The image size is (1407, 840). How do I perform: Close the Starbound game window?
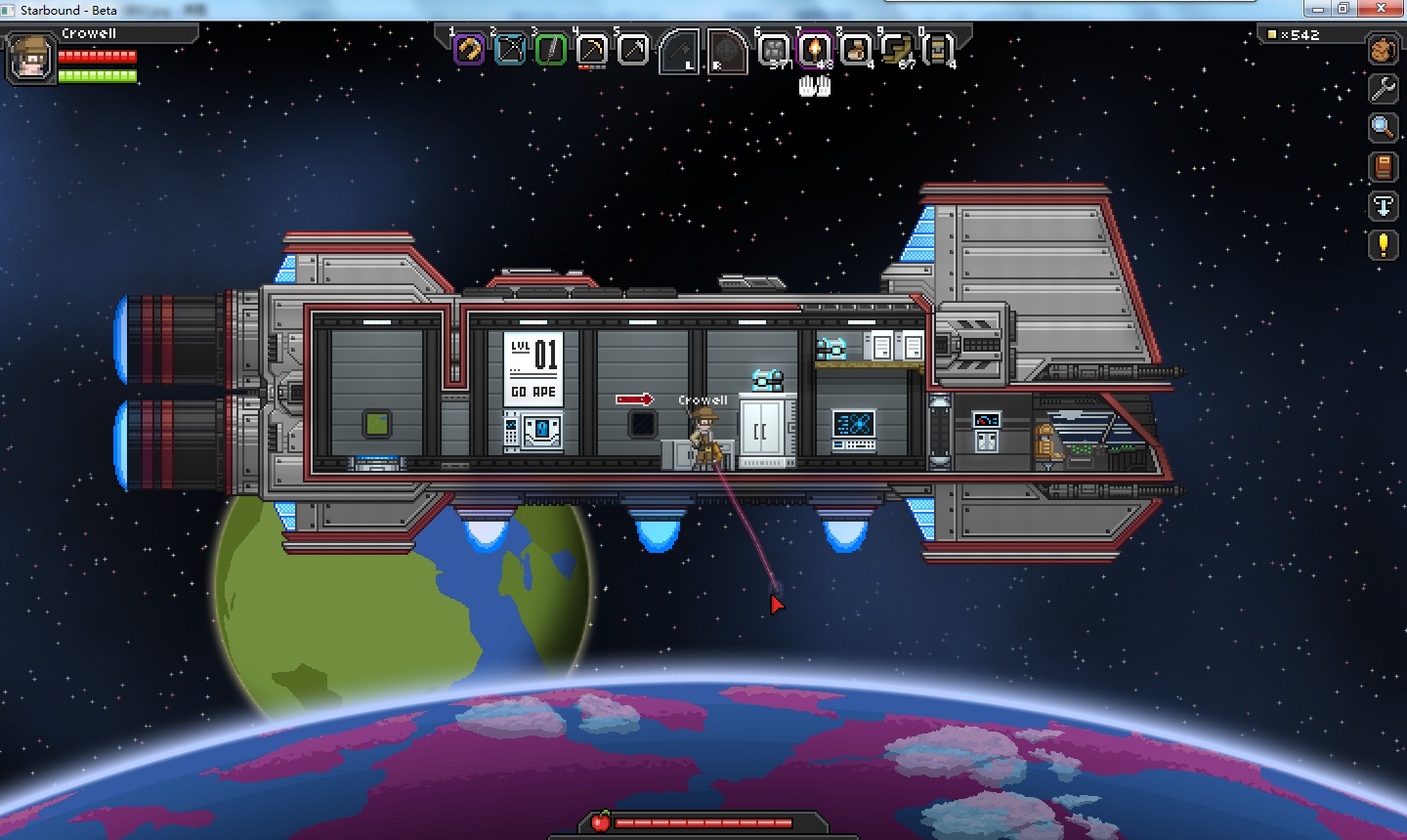click(1385, 9)
